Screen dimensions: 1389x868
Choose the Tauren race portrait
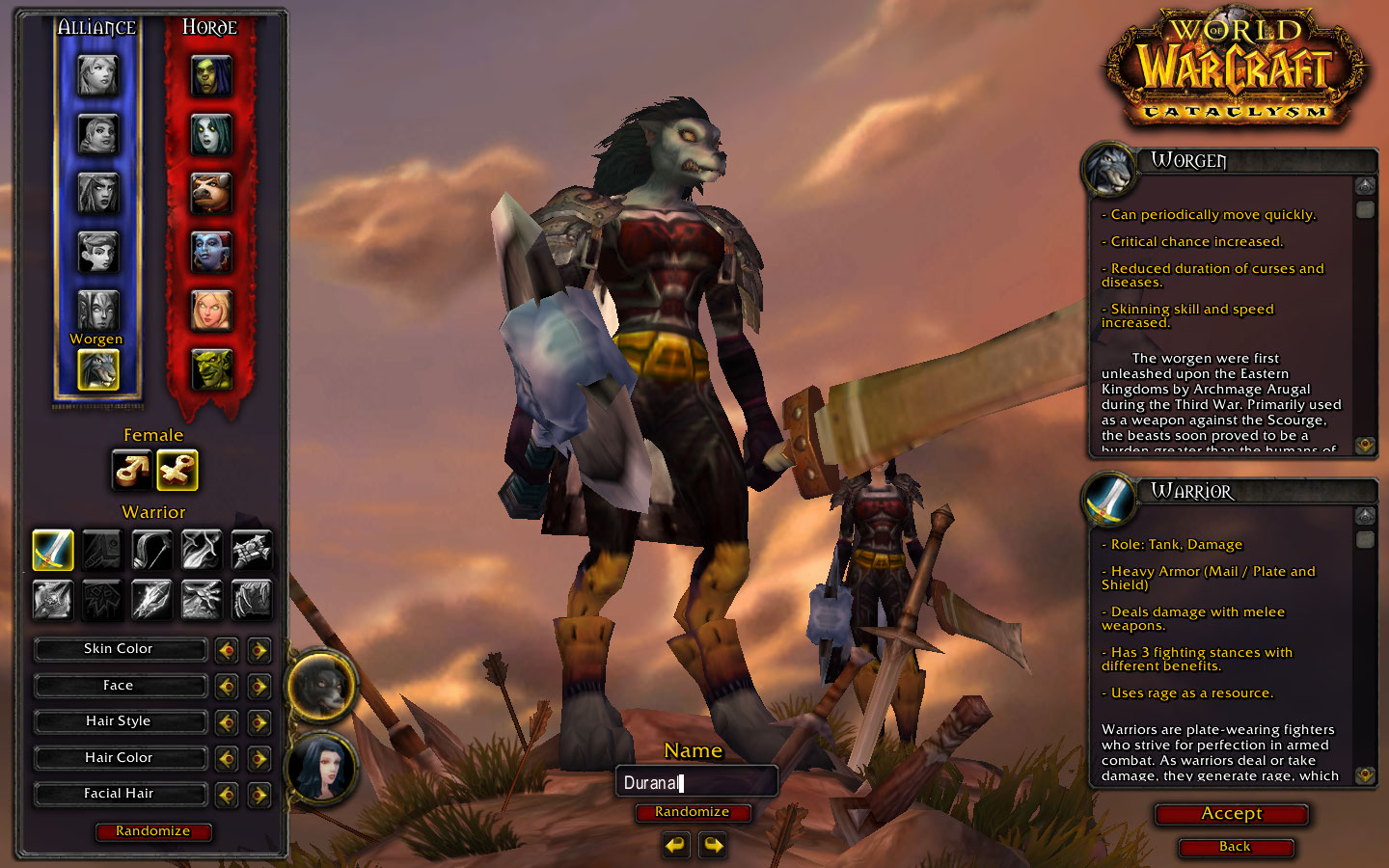[x=211, y=194]
